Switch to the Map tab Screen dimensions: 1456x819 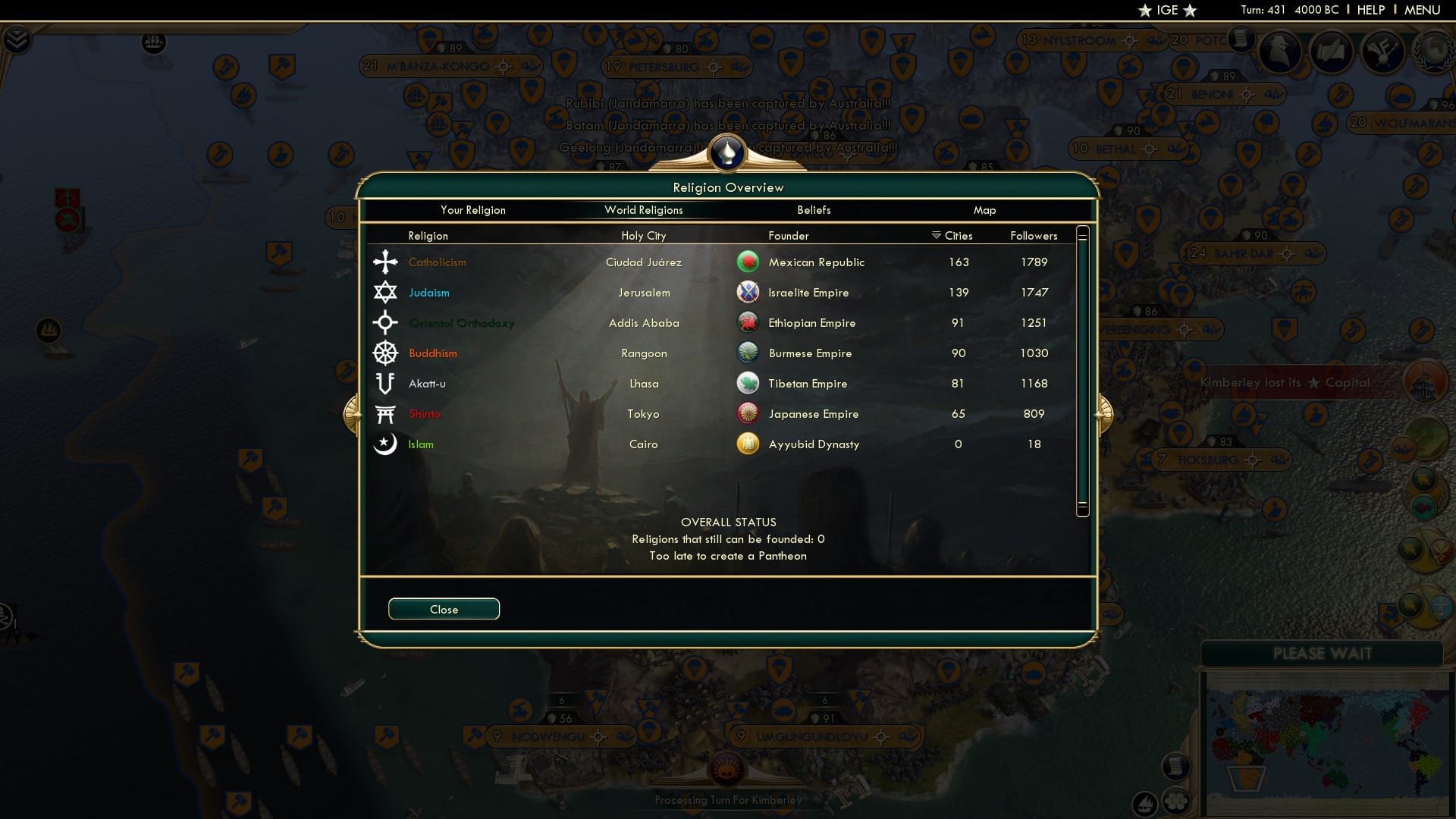coord(984,210)
